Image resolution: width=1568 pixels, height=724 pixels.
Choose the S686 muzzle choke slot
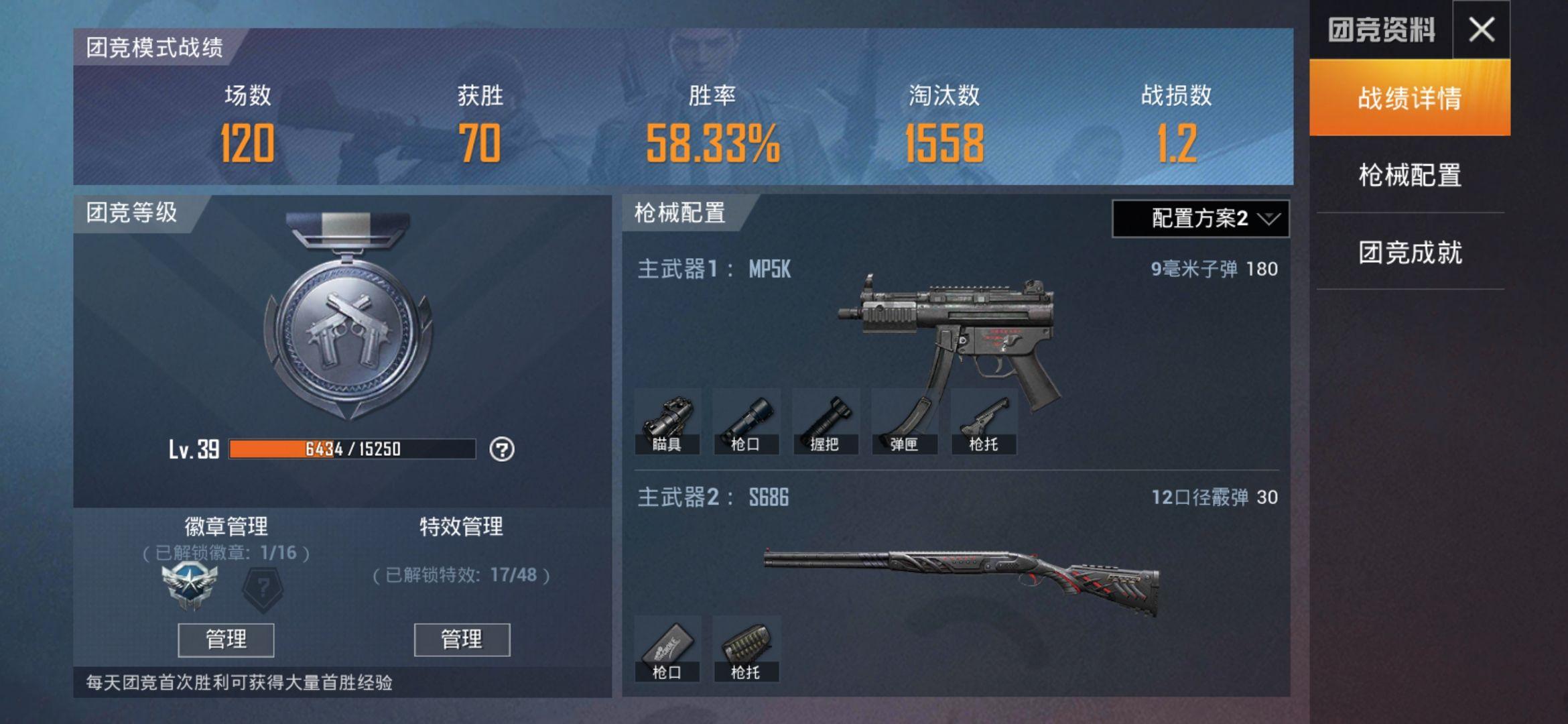(667, 649)
